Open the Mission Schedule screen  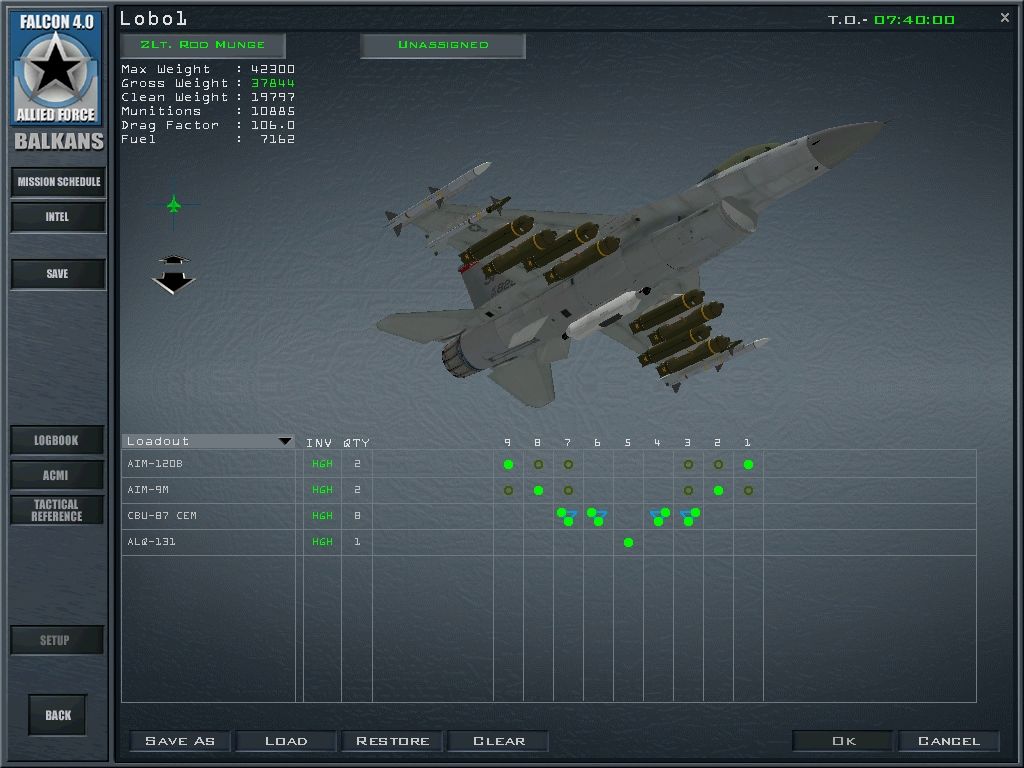coord(58,182)
